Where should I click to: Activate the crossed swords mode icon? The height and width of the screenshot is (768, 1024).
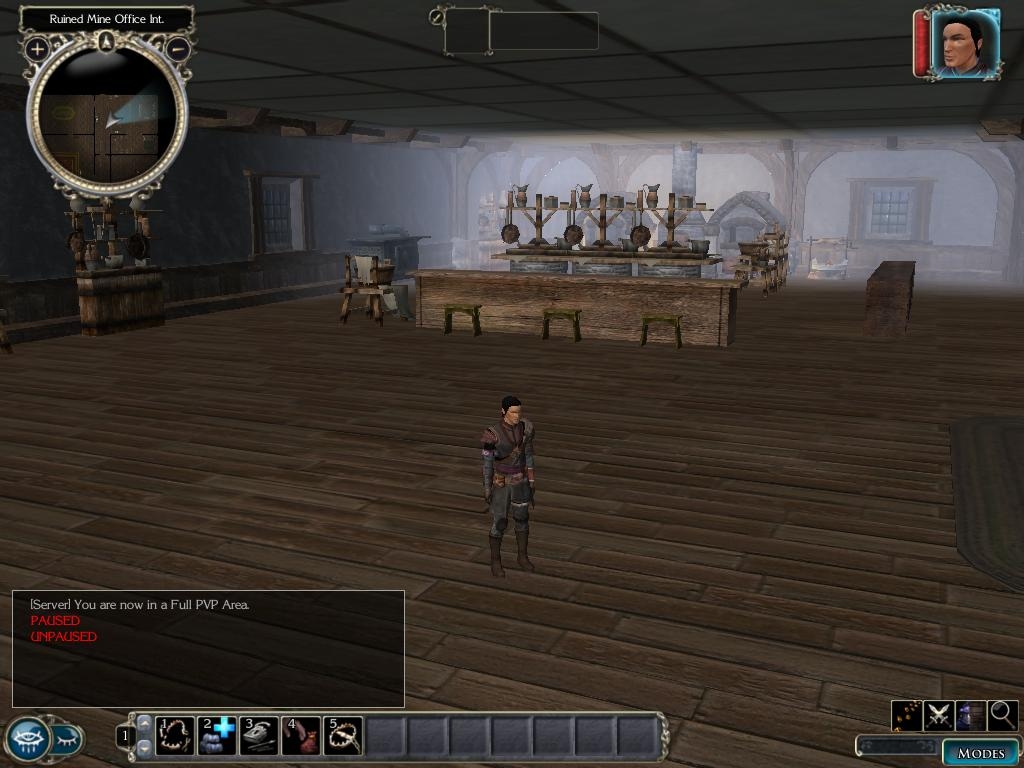(939, 715)
